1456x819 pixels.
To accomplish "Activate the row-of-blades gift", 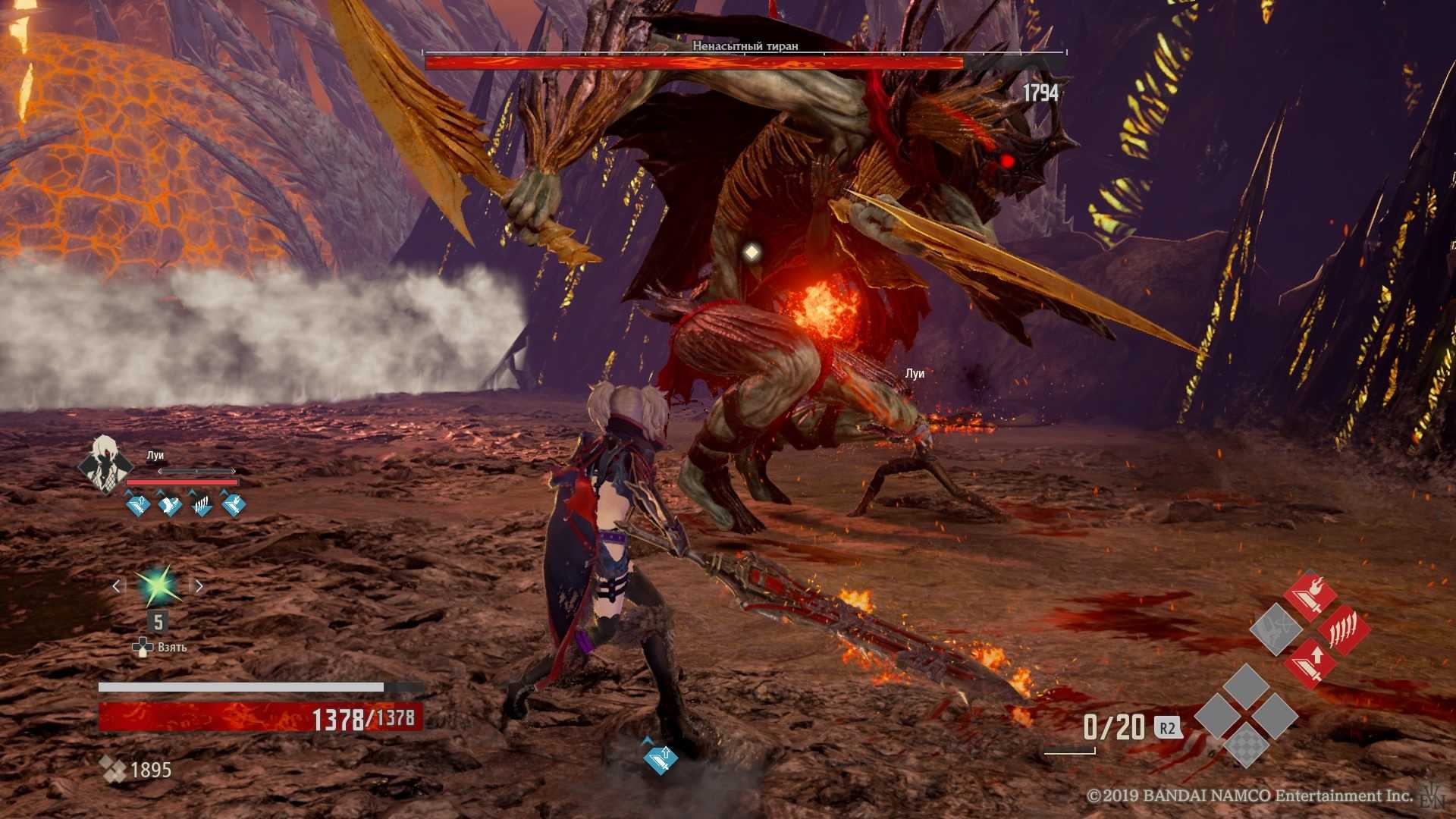I will [x=1344, y=629].
